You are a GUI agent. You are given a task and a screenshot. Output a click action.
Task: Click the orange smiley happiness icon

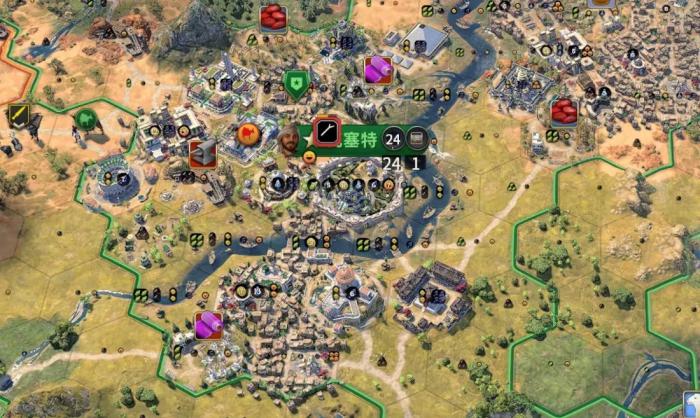click(310, 155)
